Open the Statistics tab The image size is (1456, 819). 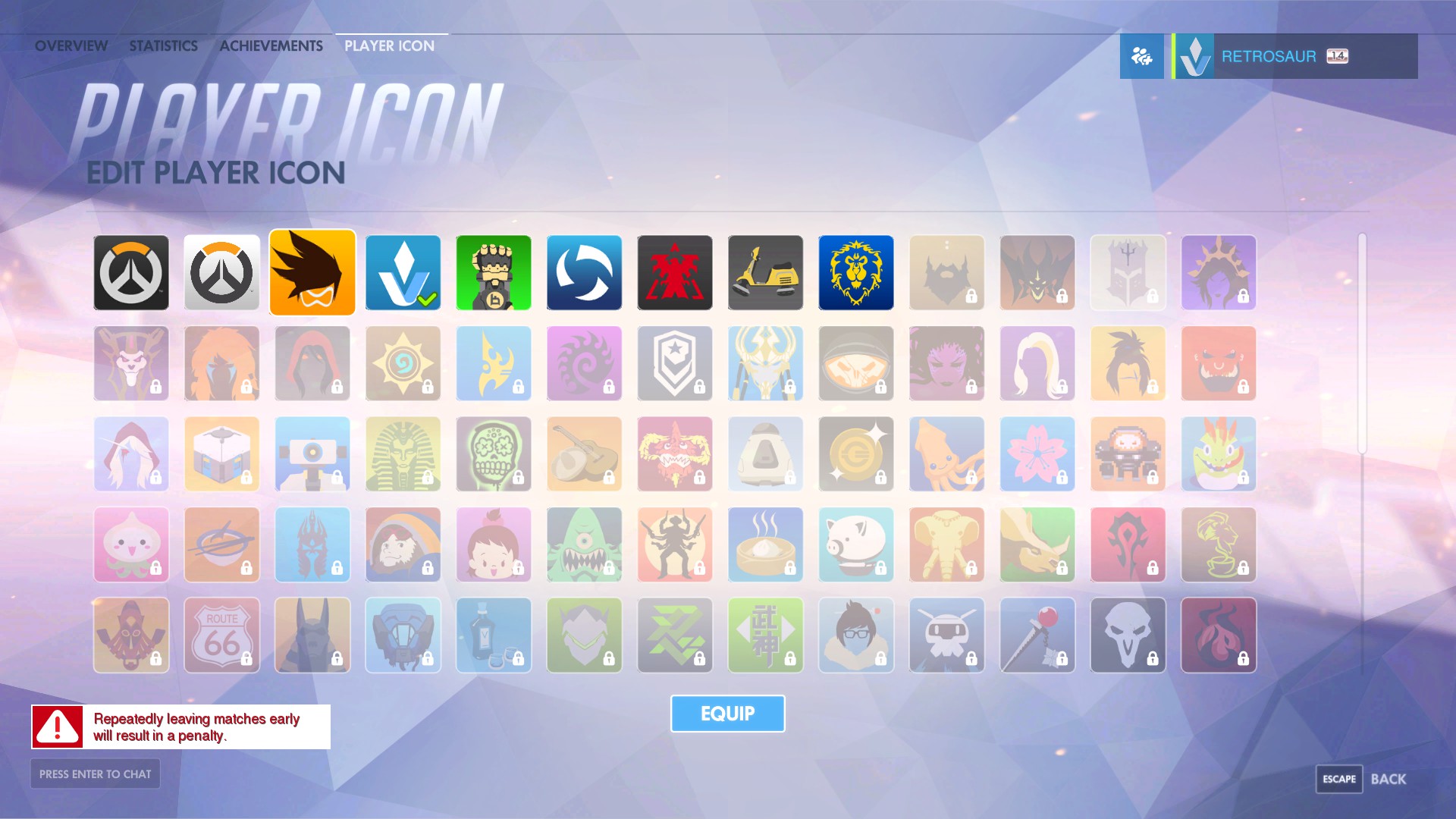162,45
